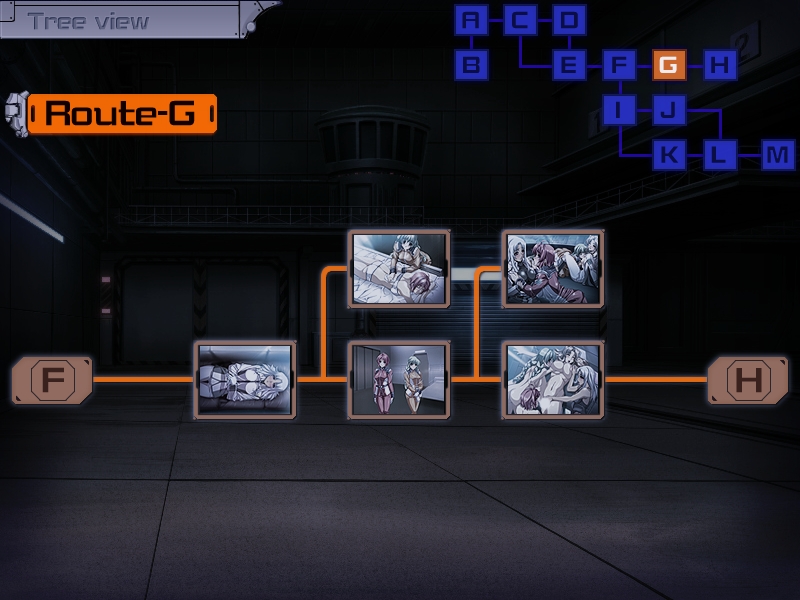
Task: Select route H node in the map
Action: pyautogui.click(x=719, y=66)
